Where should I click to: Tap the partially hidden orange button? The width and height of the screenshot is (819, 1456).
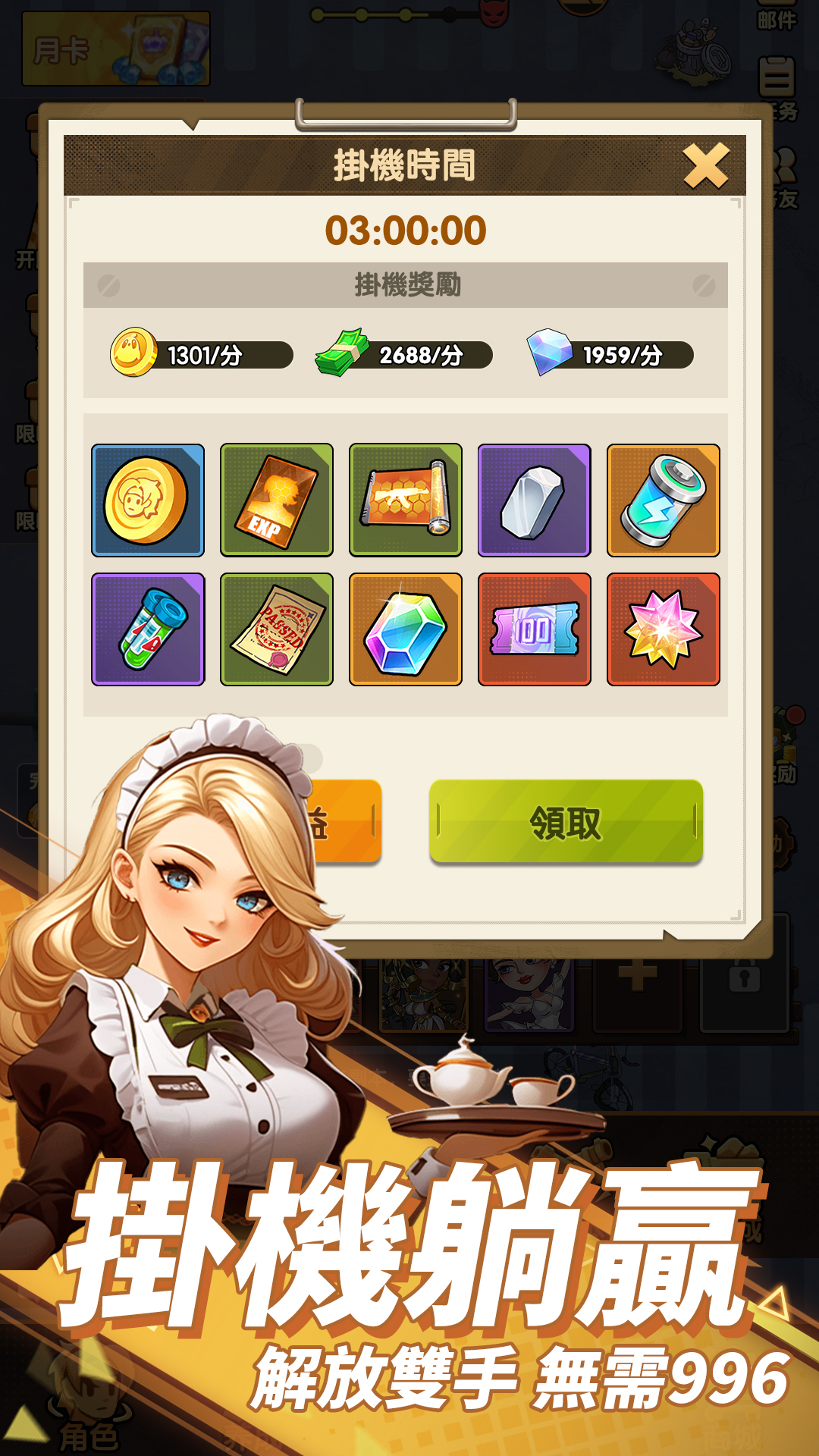tap(345, 822)
